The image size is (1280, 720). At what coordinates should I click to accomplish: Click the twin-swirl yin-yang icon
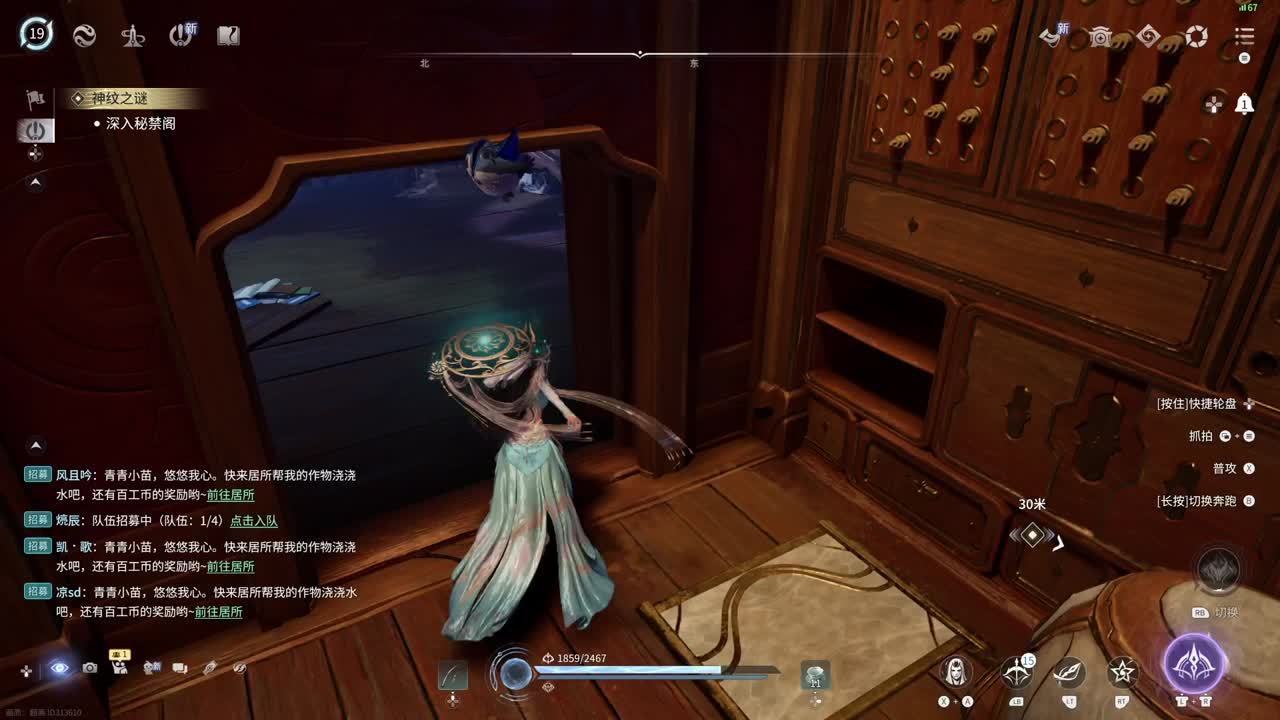pyautogui.click(x=85, y=36)
